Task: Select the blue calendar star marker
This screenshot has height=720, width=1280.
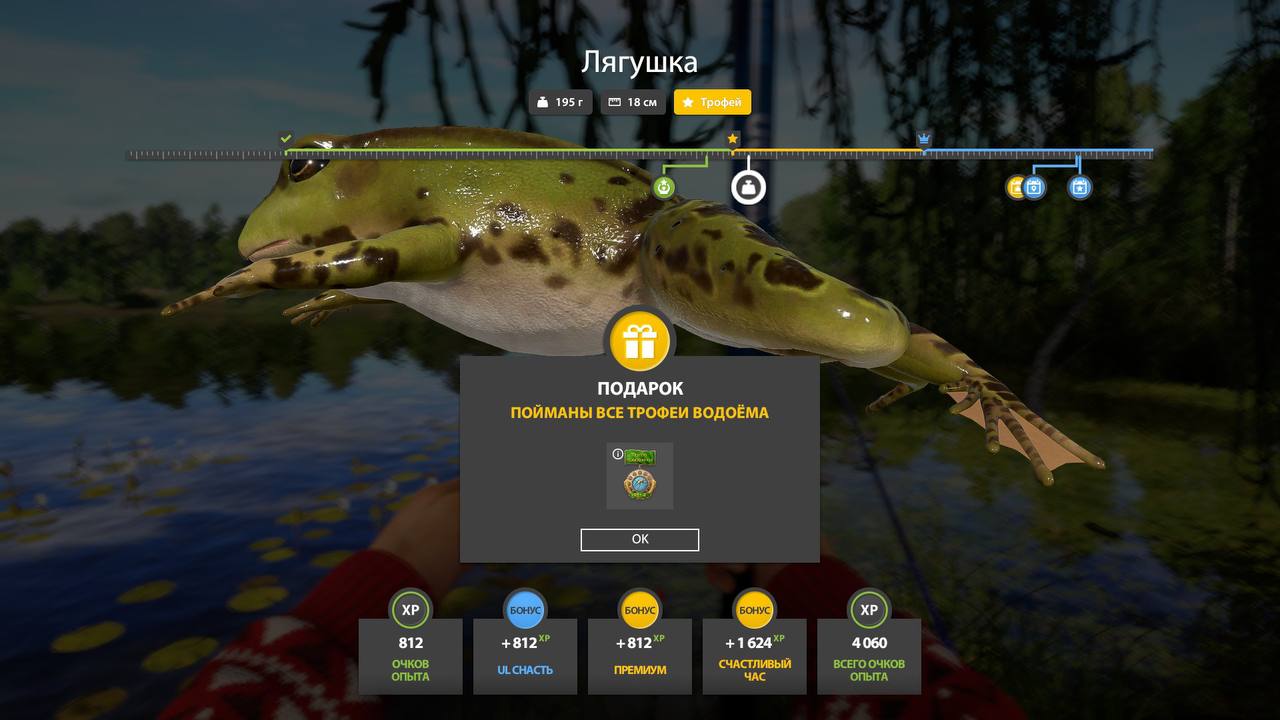Action: (x=1079, y=187)
